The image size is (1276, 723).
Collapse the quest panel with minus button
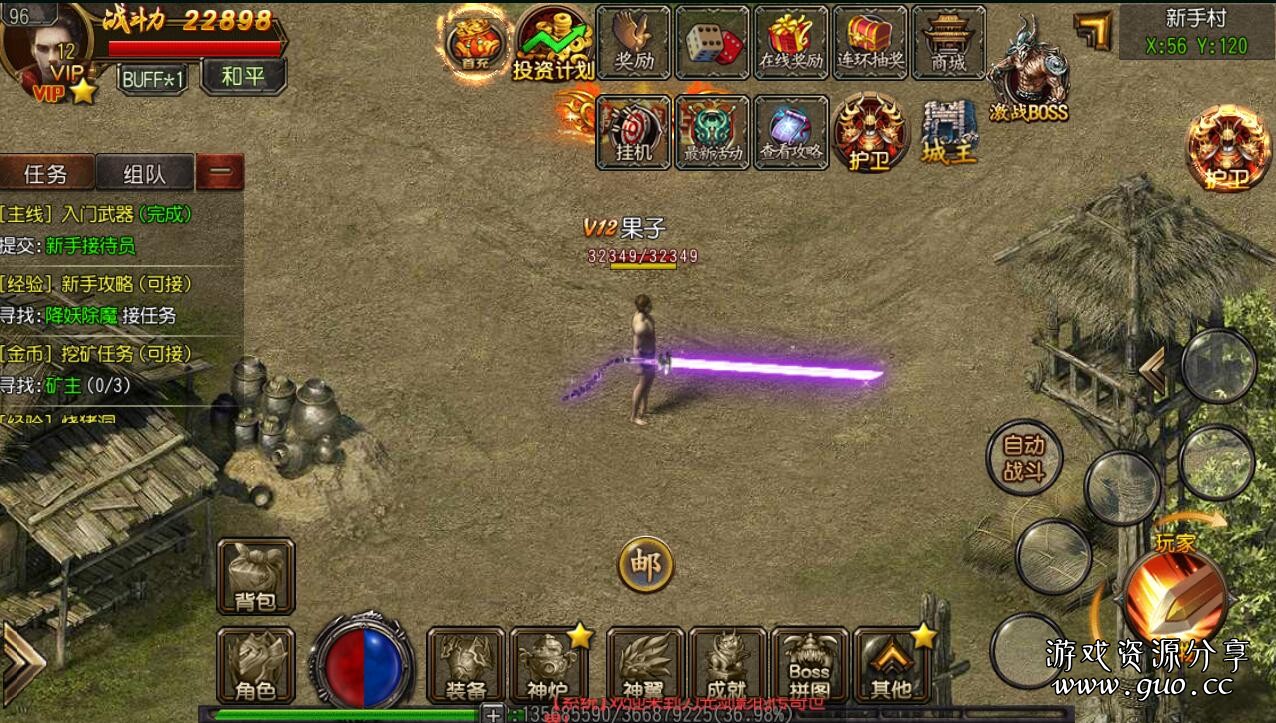click(x=220, y=173)
